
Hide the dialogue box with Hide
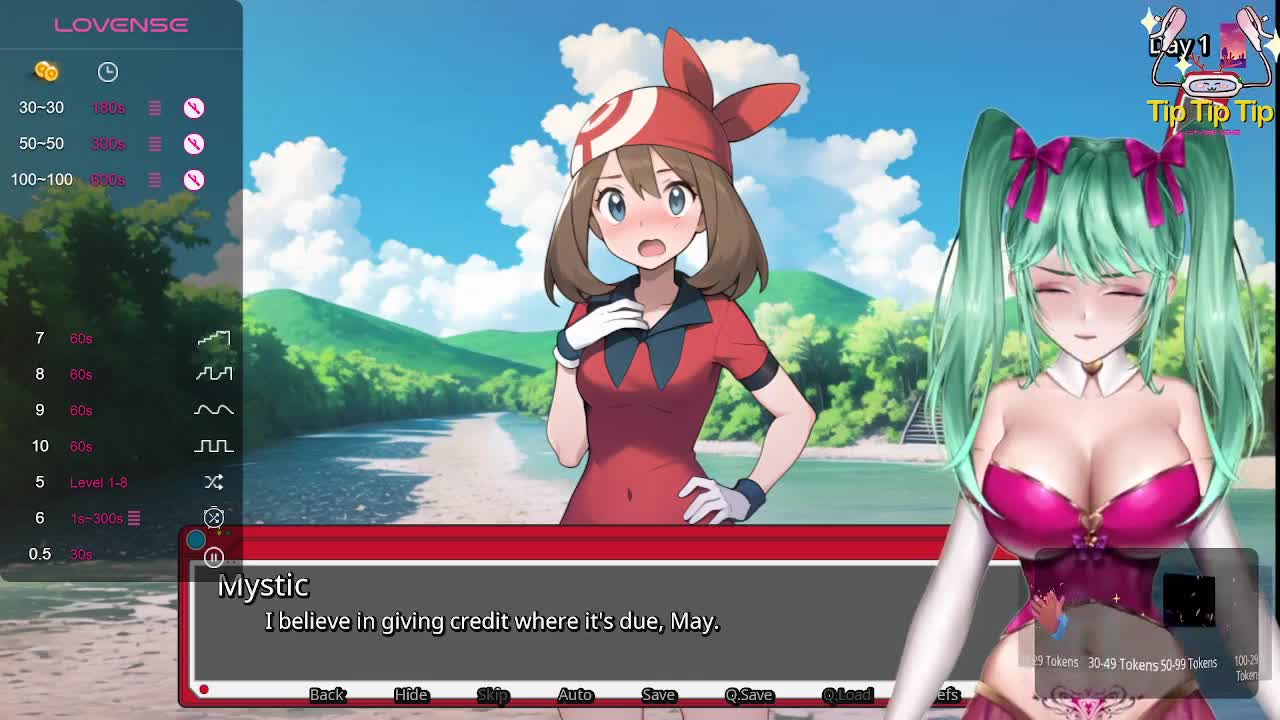(410, 694)
